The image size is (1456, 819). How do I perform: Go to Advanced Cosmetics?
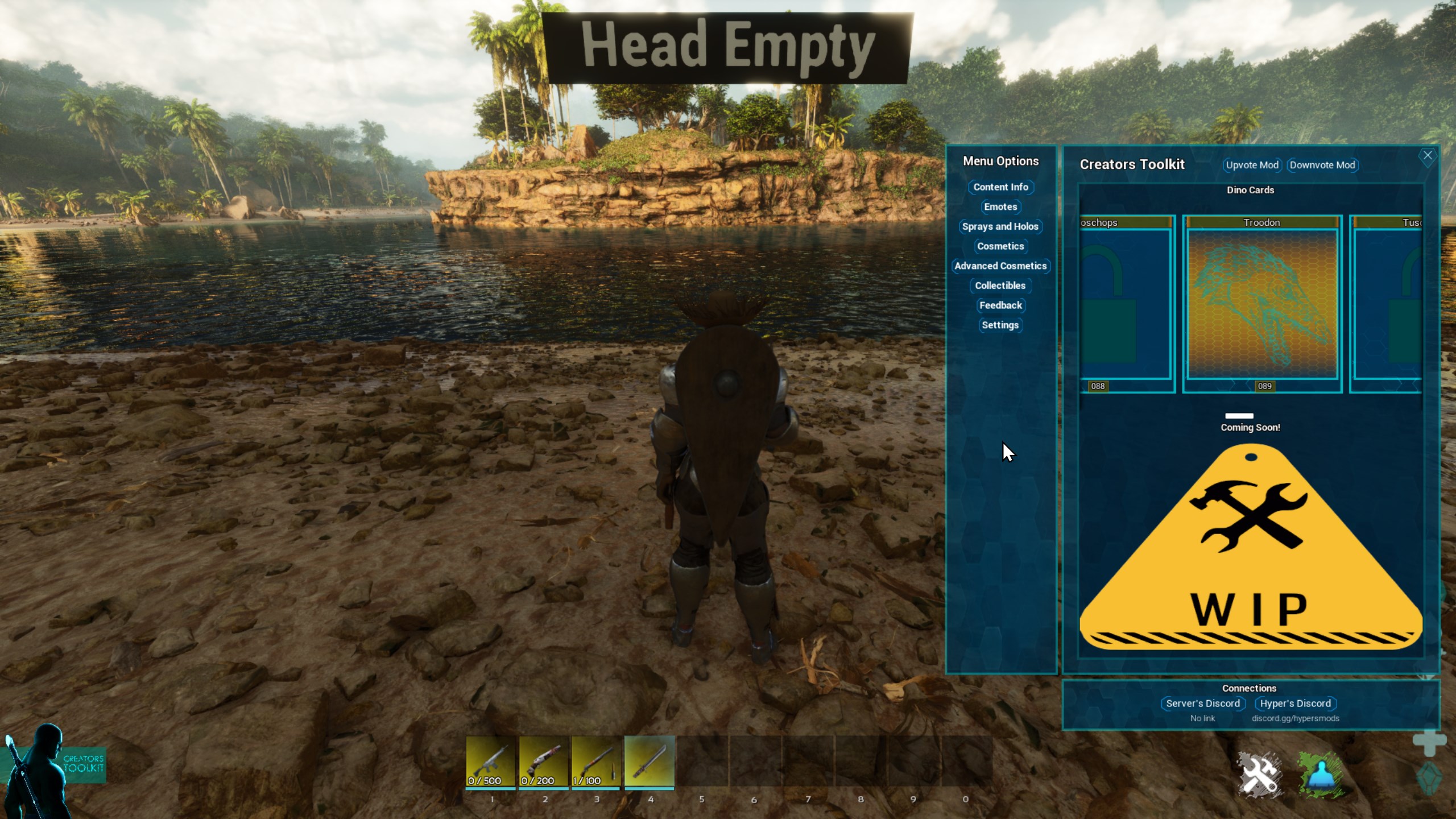[1000, 266]
